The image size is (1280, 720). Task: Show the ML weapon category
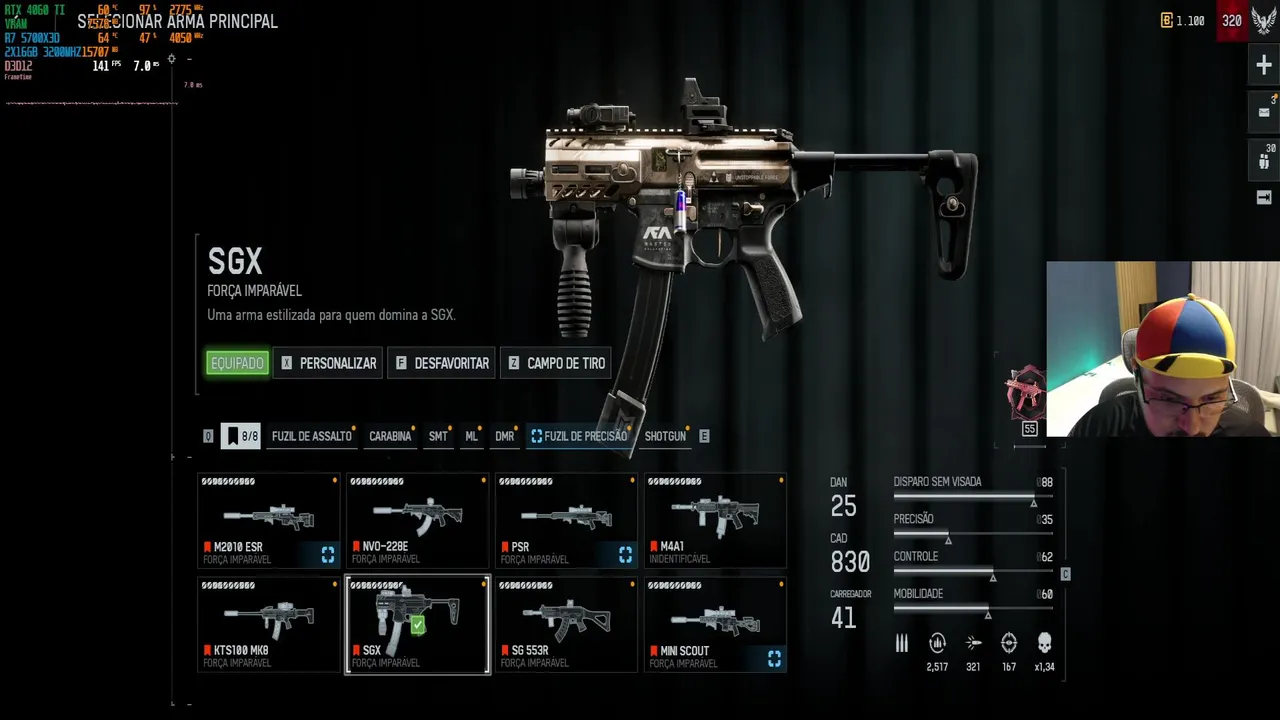[x=471, y=436]
